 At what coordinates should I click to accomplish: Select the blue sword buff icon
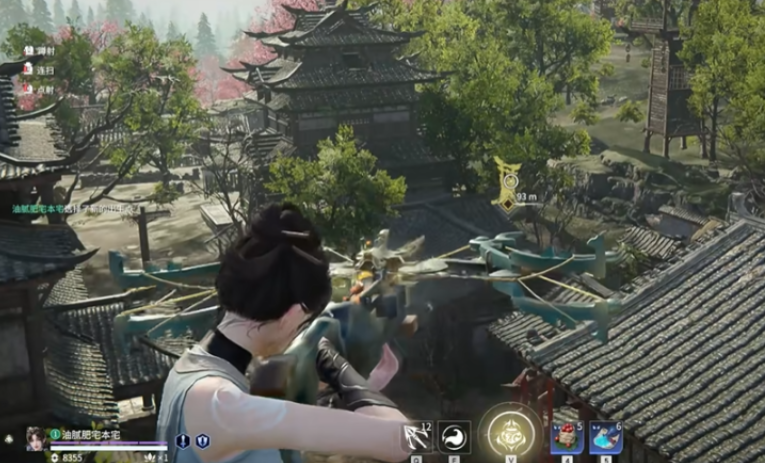(x=183, y=440)
